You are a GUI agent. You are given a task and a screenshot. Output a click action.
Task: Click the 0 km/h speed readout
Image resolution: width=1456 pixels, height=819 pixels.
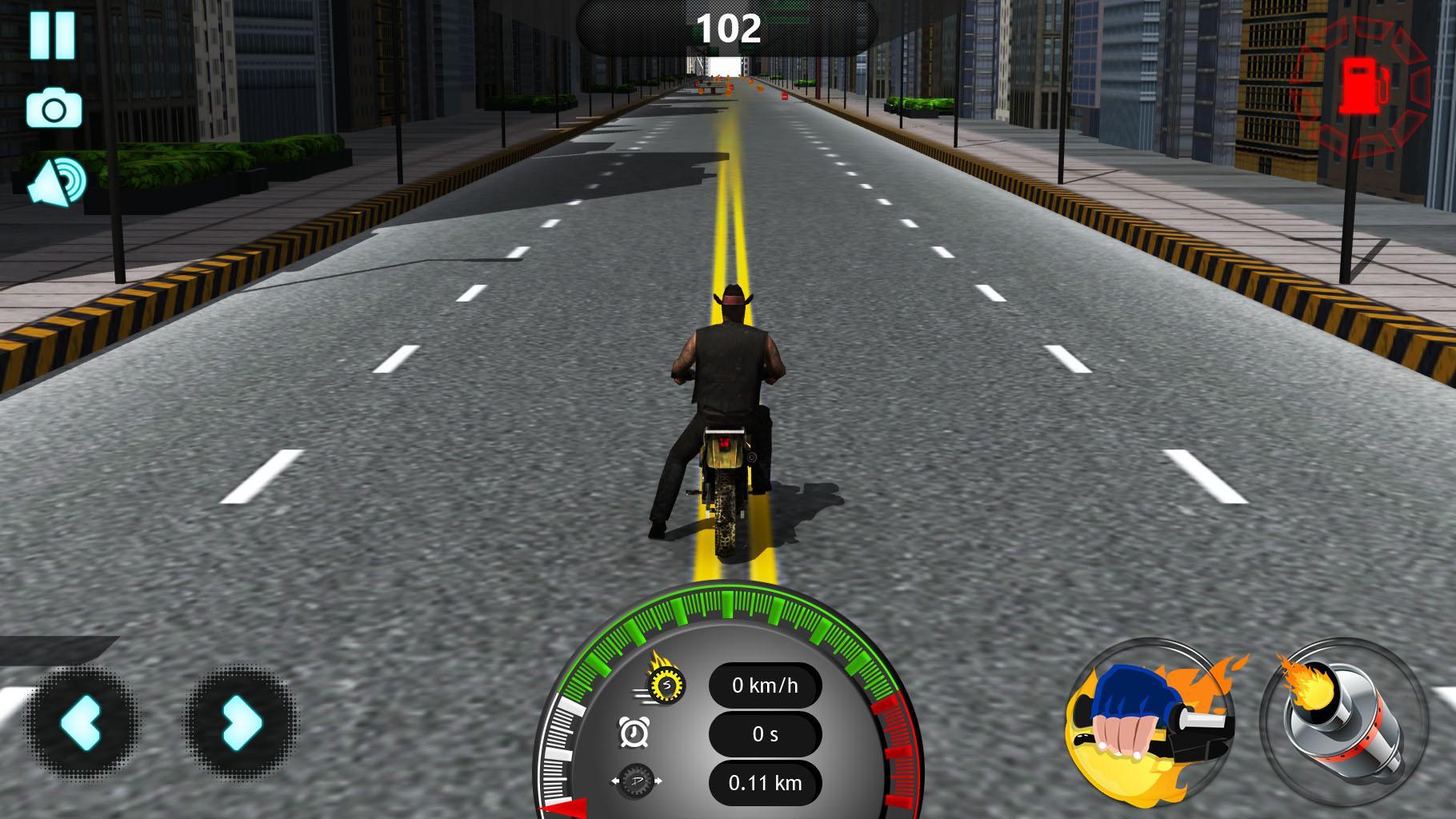(764, 684)
